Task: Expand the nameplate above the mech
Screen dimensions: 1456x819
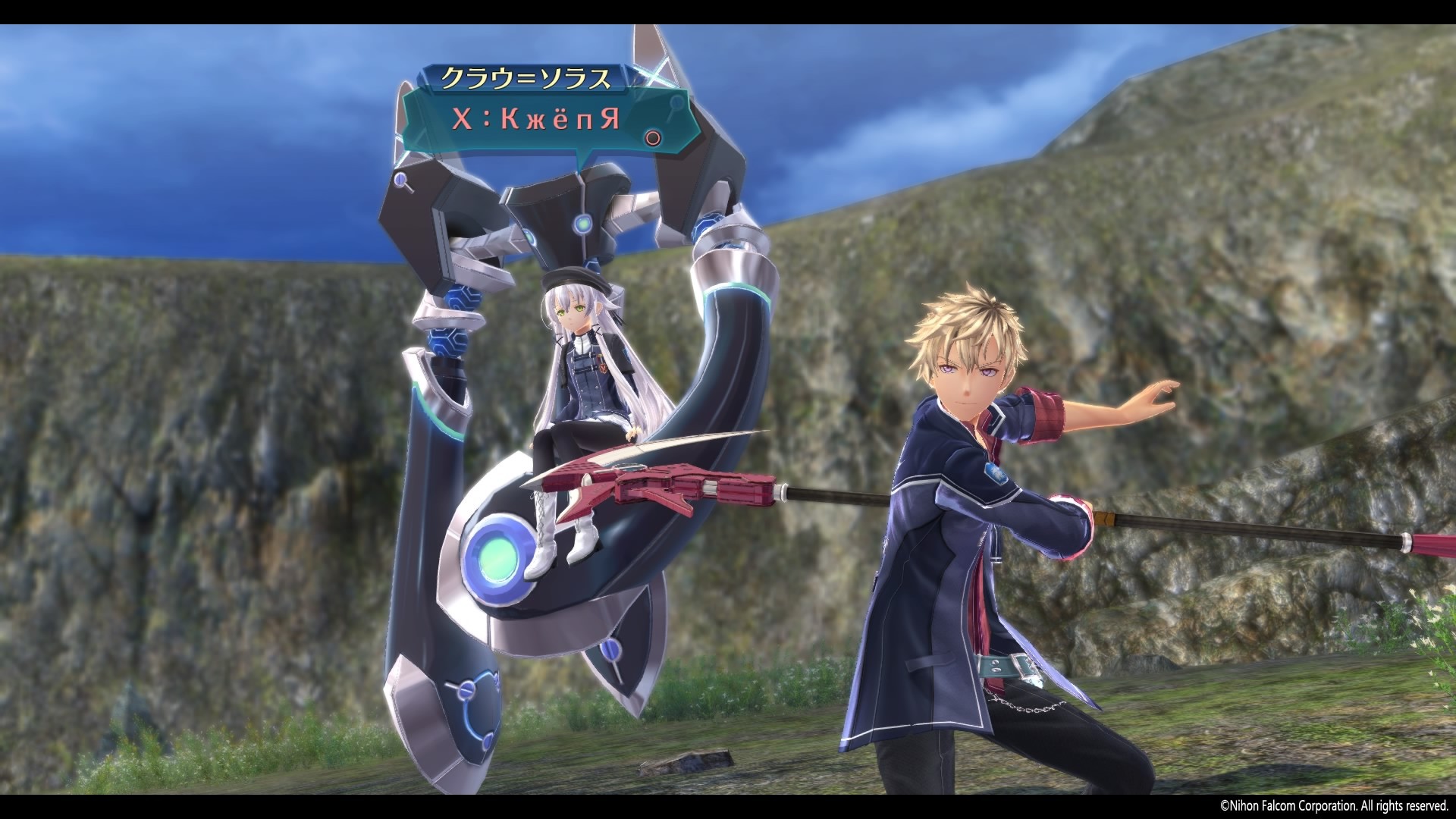Action: [529, 77]
